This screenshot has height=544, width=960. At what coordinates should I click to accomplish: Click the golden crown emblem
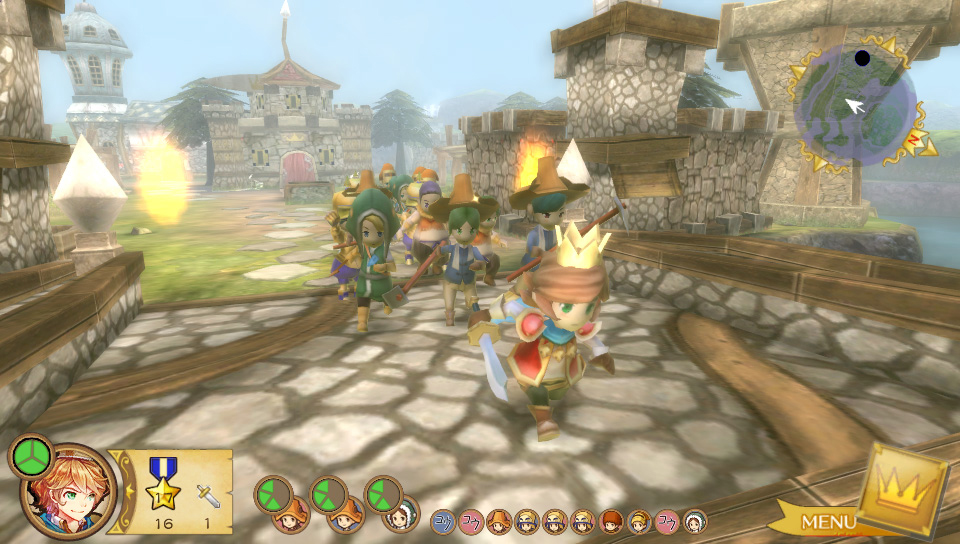click(x=903, y=491)
